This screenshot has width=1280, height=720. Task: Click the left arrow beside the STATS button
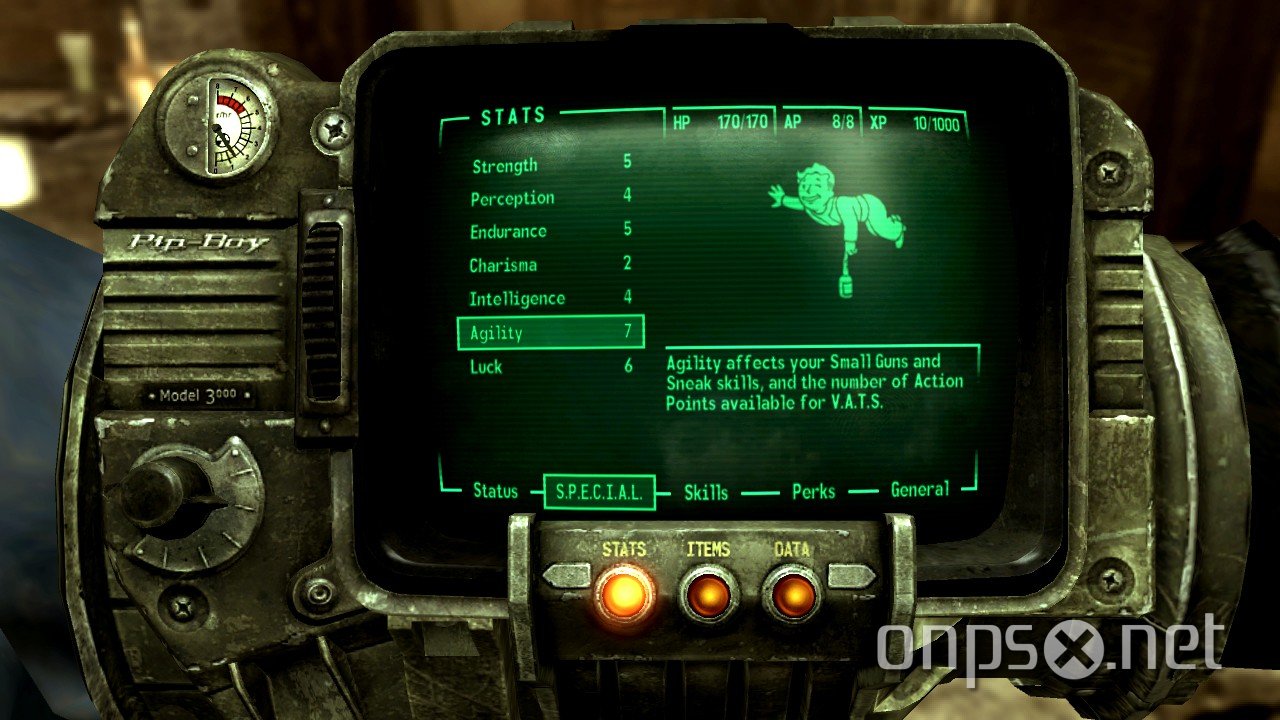tap(566, 574)
